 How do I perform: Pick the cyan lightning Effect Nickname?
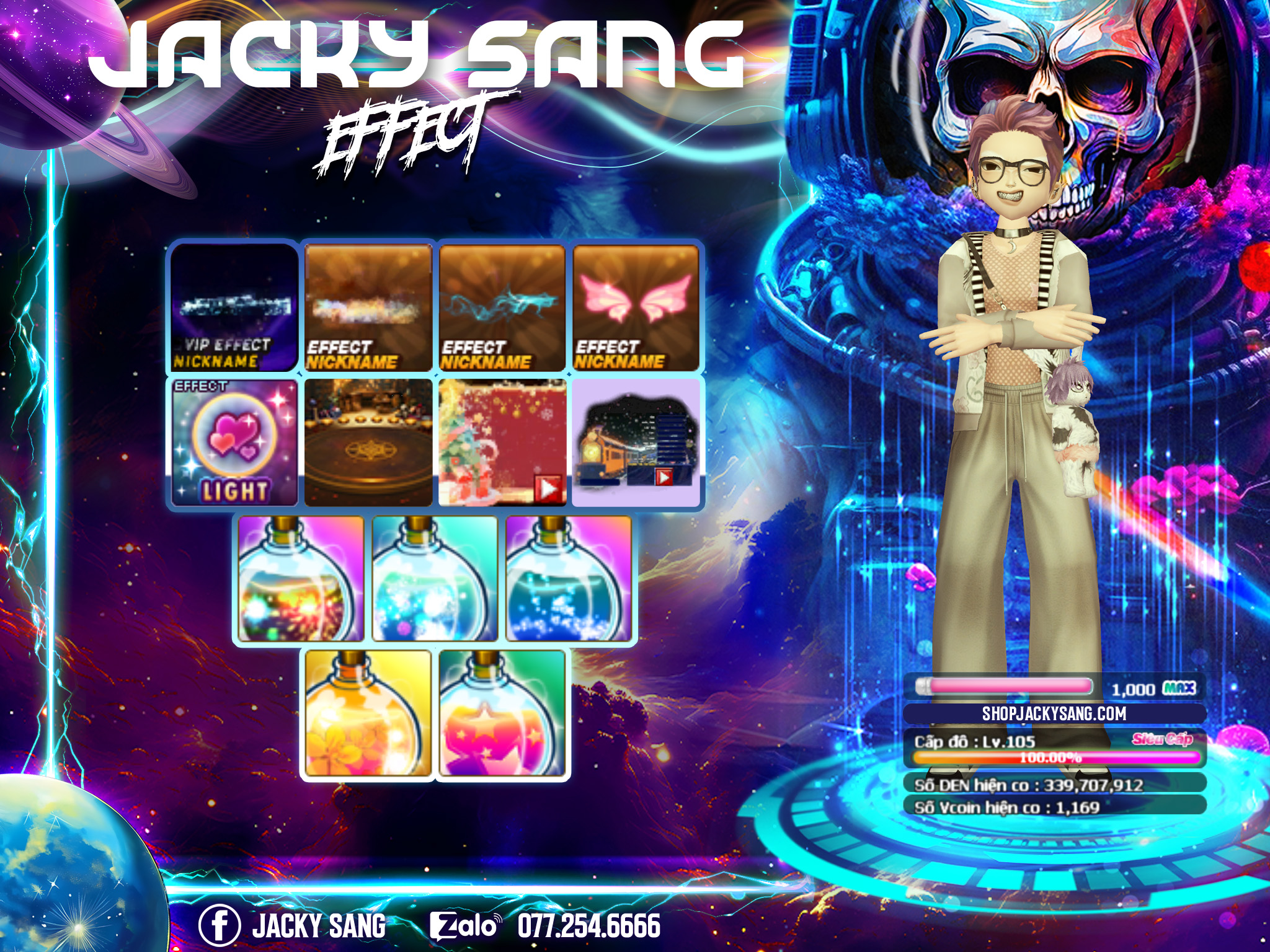coord(502,307)
